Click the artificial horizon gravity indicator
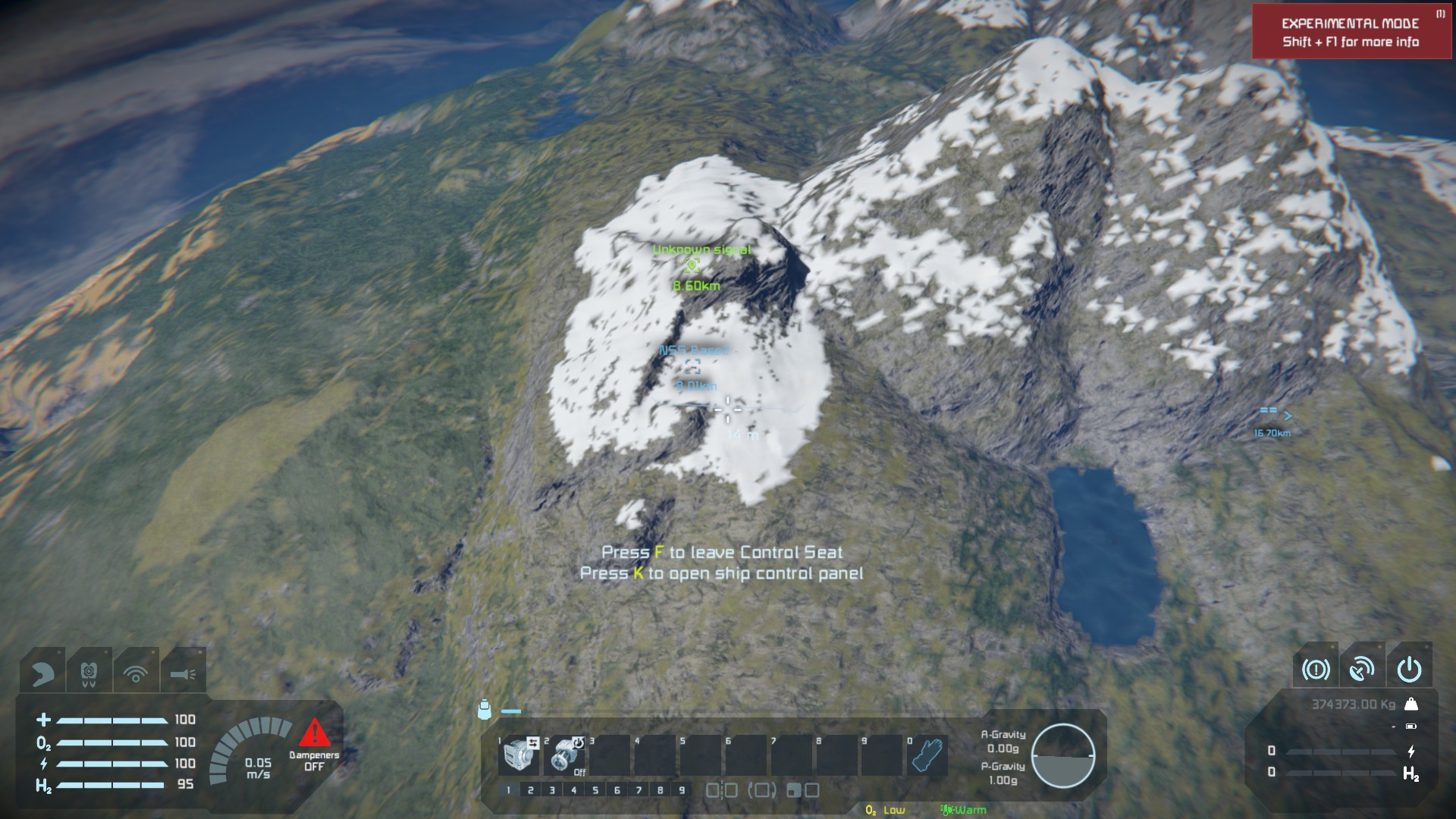 [1062, 756]
